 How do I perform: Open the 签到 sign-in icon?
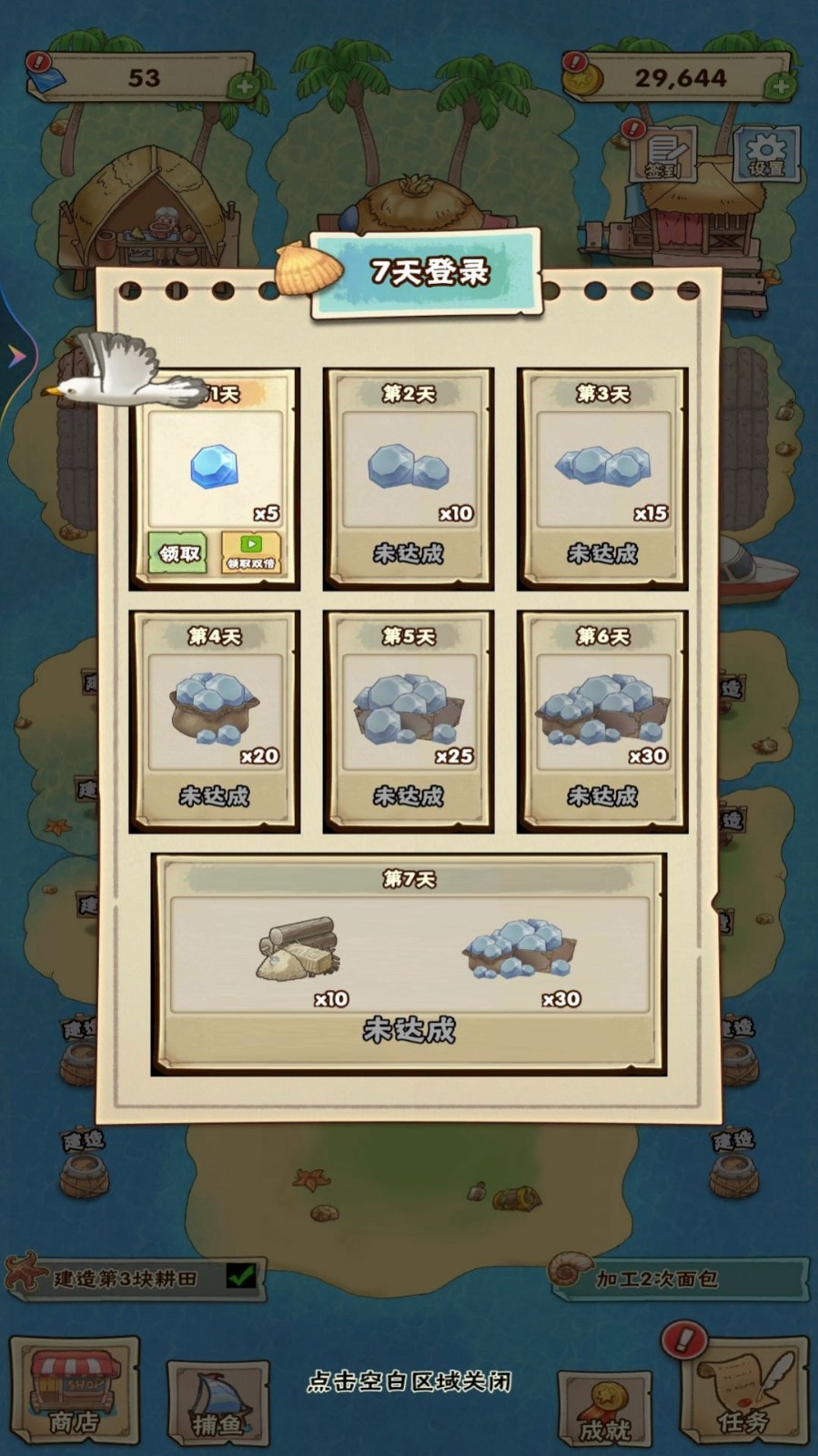[665, 154]
